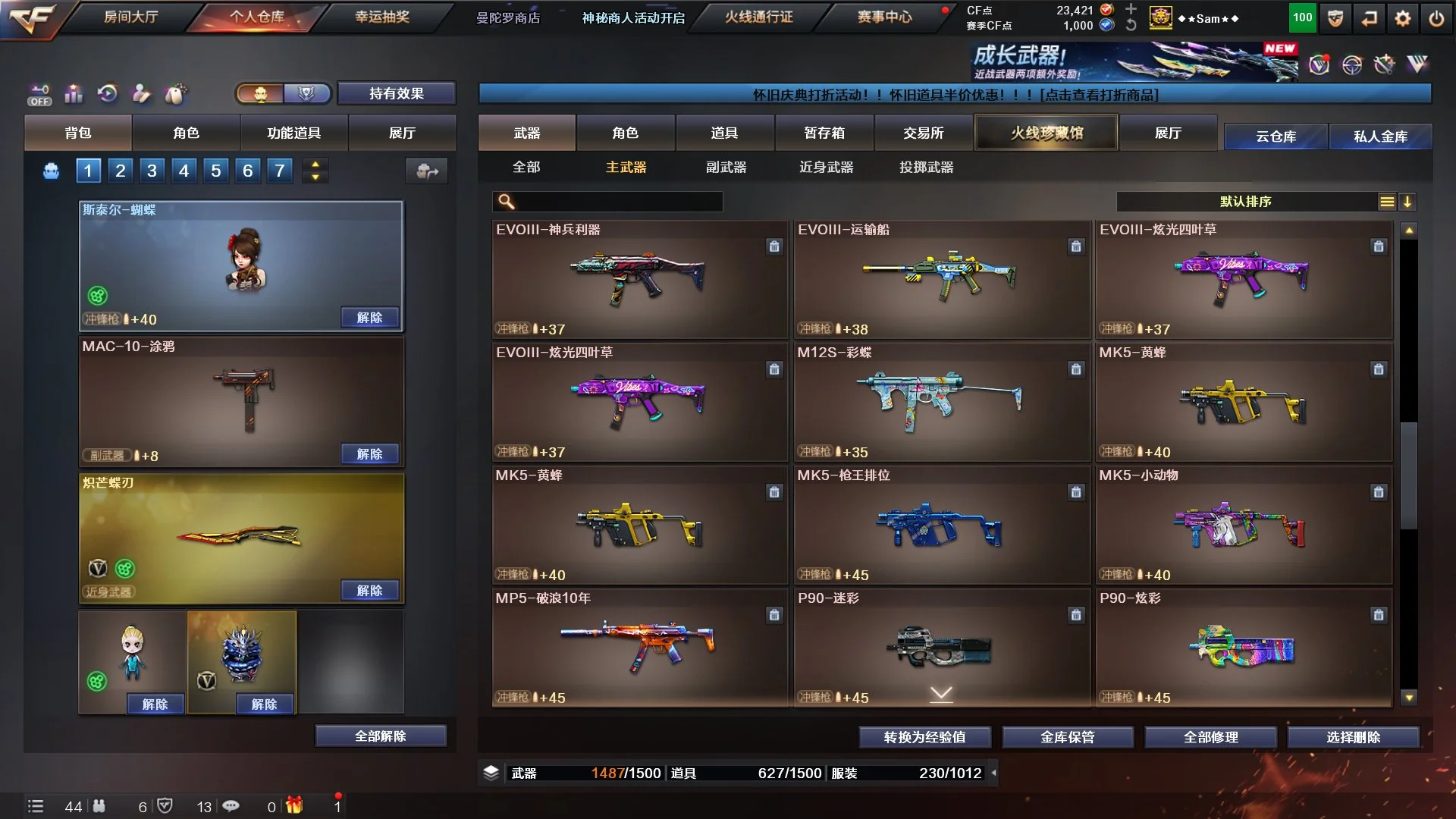This screenshot has width=1456, height=819.
Task: Open the 曼陀罗商店 shop
Action: (508, 17)
